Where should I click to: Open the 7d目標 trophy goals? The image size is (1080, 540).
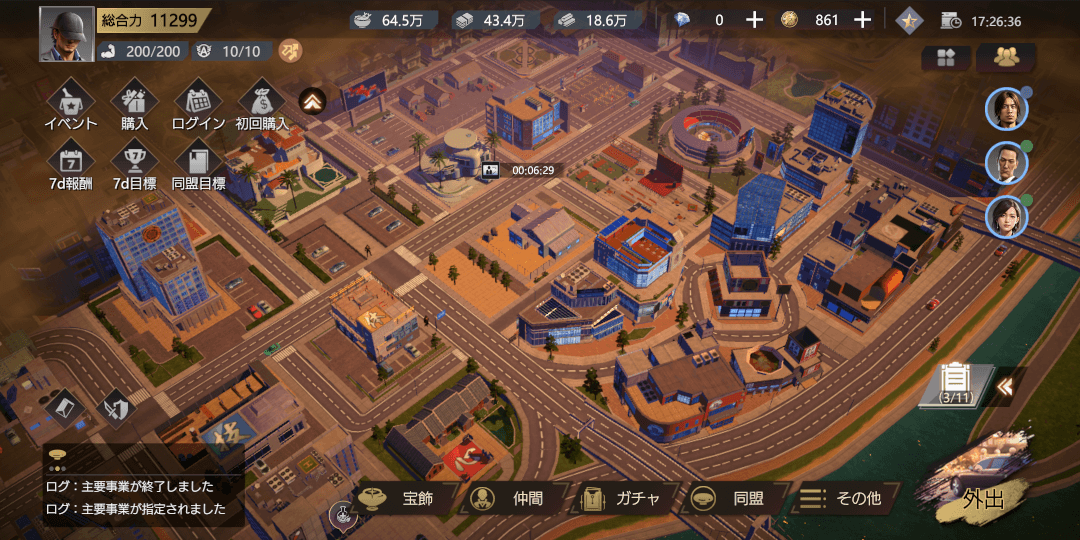135,164
